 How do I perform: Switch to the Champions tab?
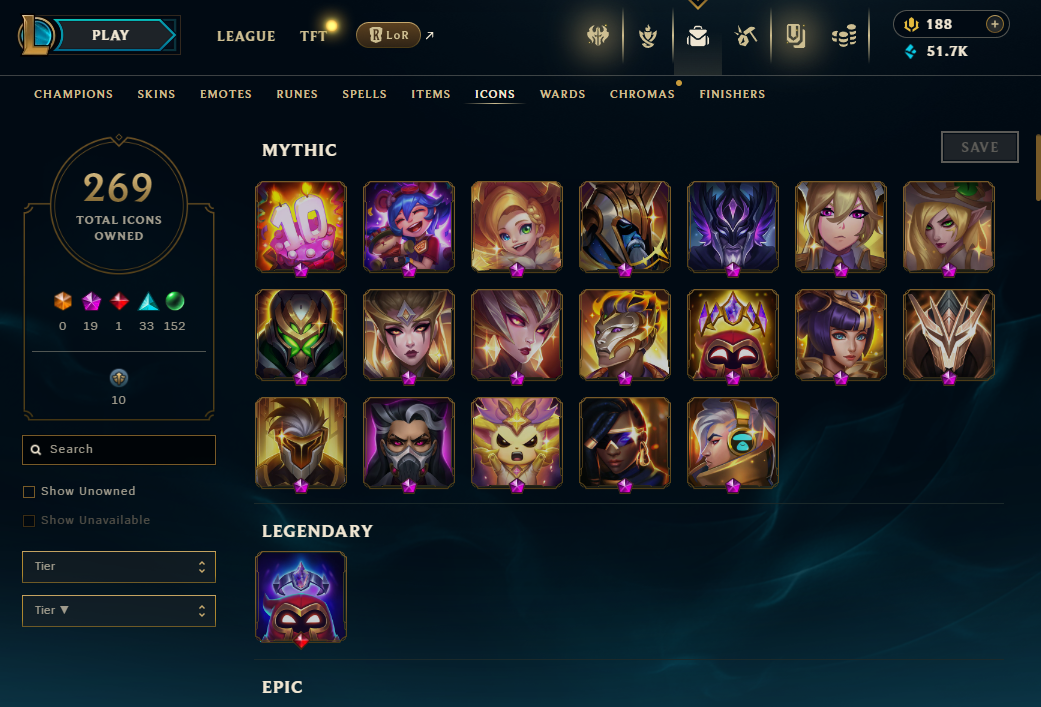tap(74, 94)
